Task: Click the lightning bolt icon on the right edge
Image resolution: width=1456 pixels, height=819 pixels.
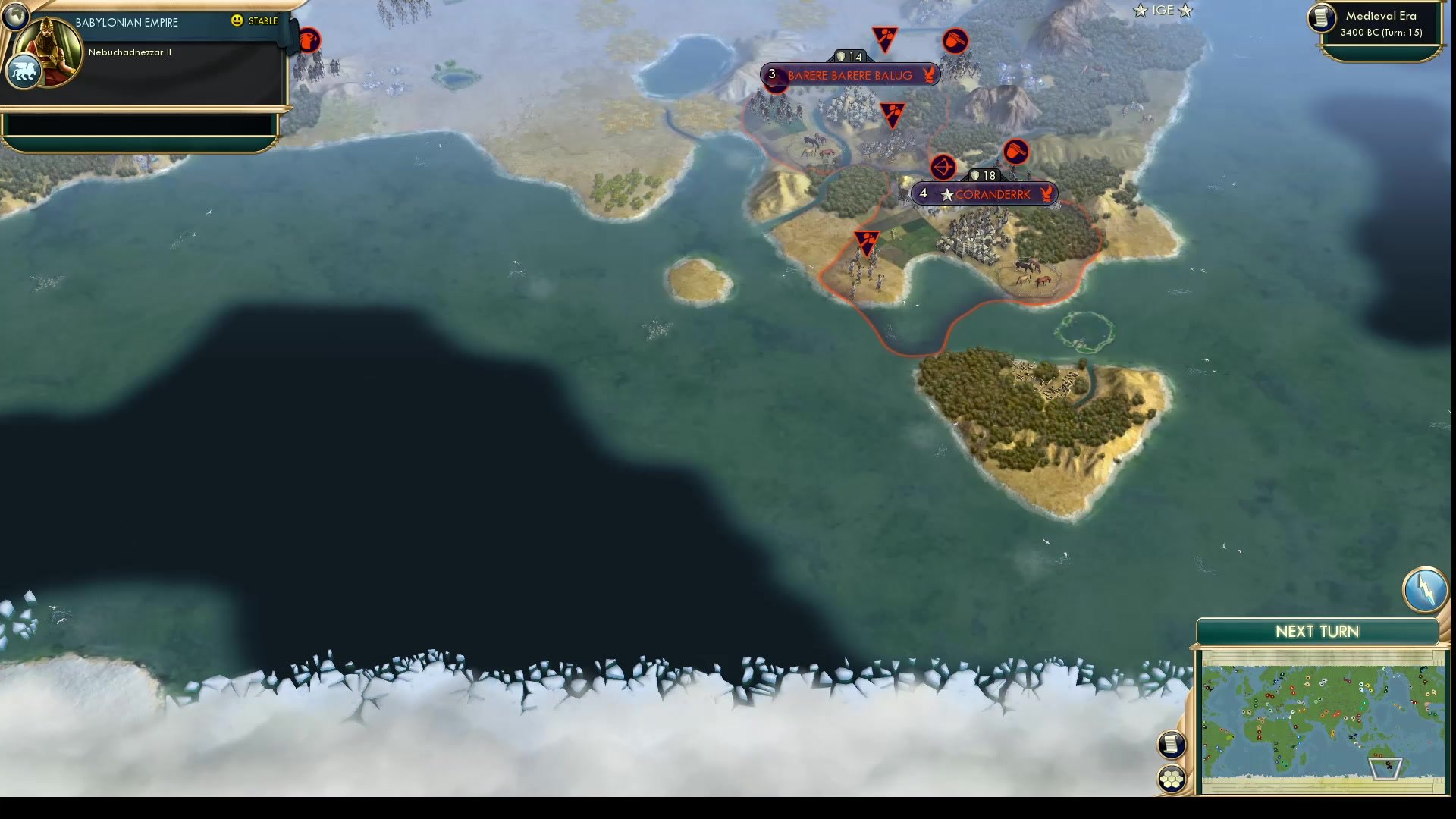Action: [1426, 589]
